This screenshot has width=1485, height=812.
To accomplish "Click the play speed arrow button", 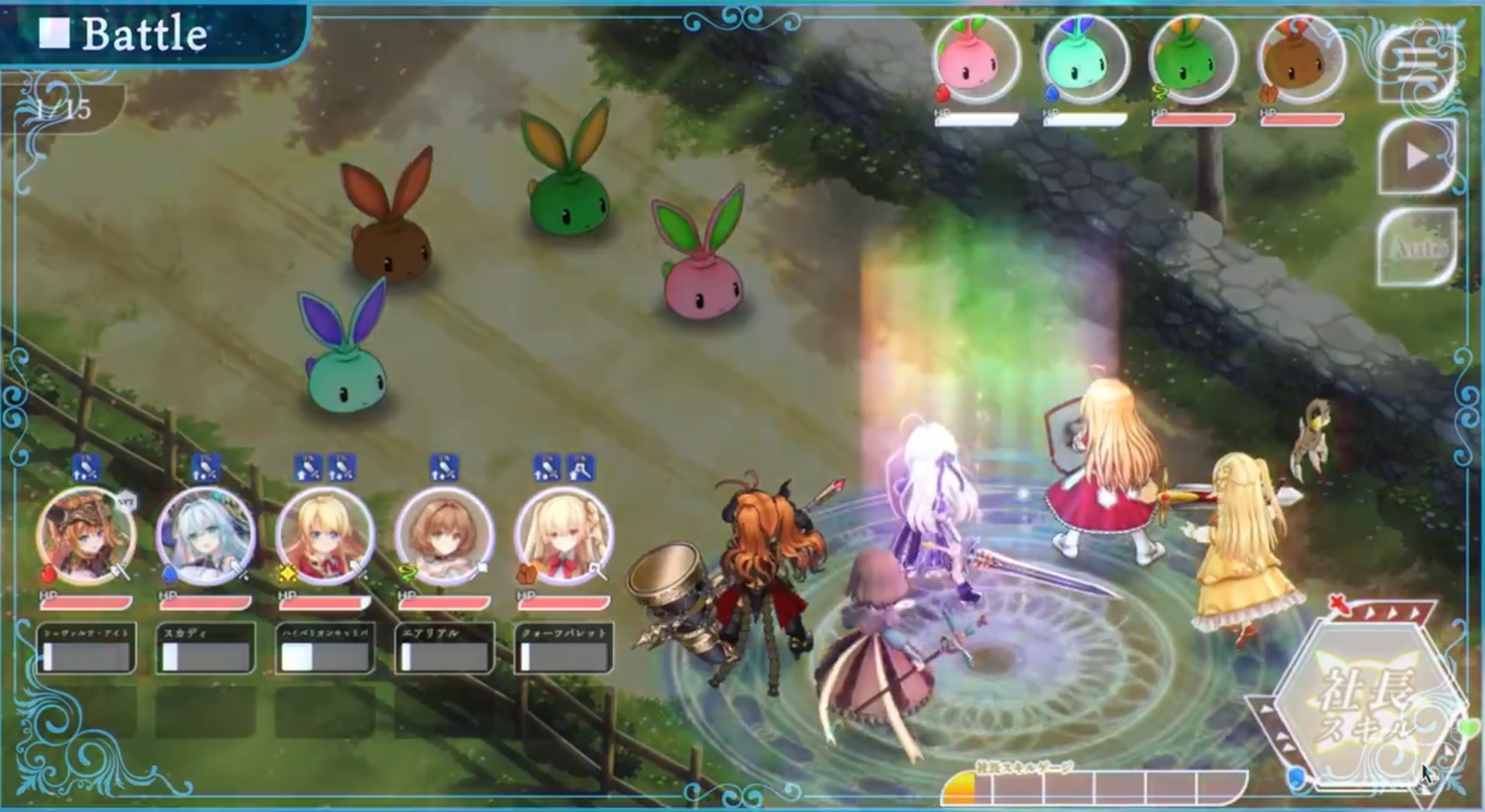I will click(1417, 157).
